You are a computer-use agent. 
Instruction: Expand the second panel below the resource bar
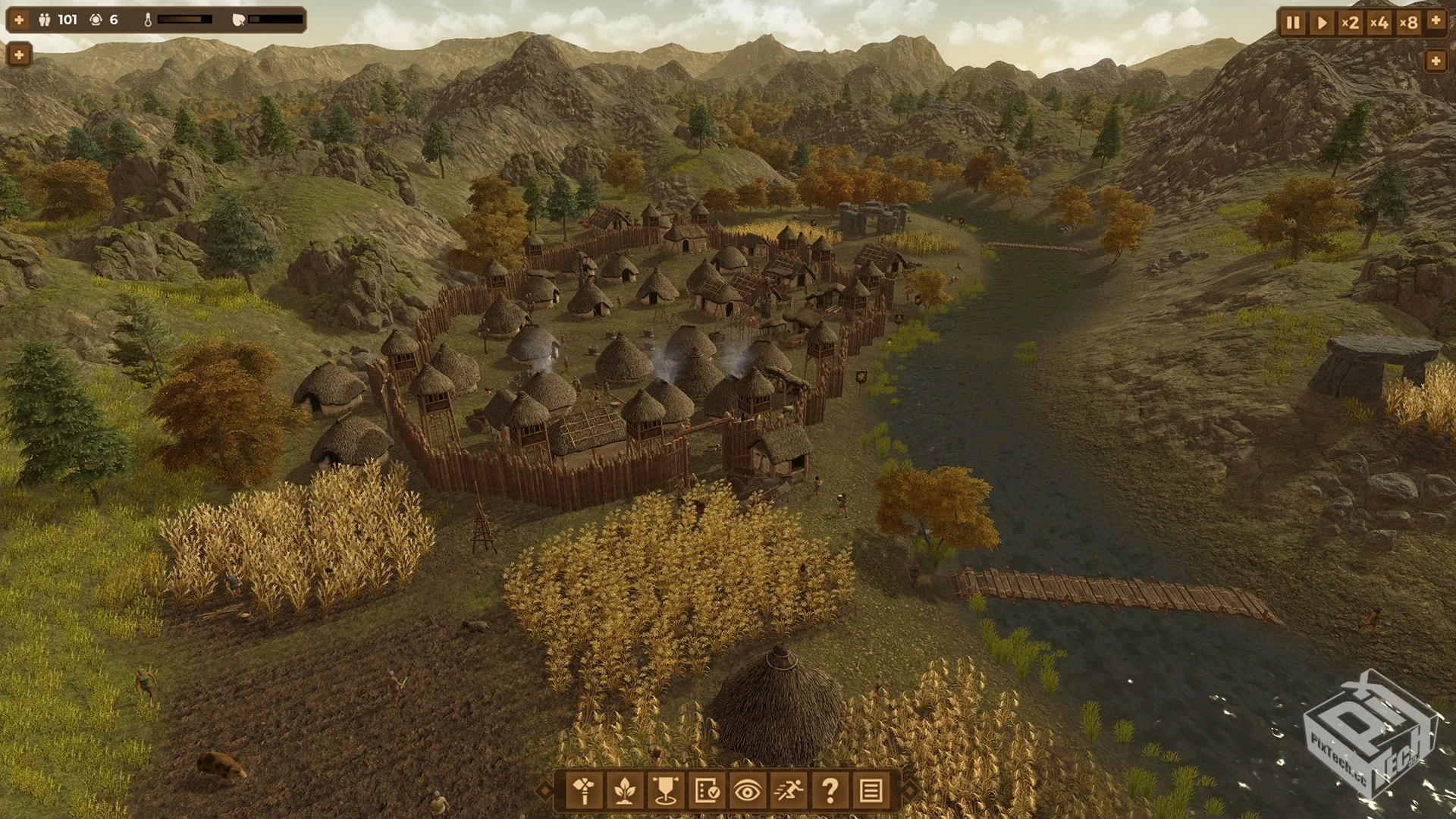20,55
